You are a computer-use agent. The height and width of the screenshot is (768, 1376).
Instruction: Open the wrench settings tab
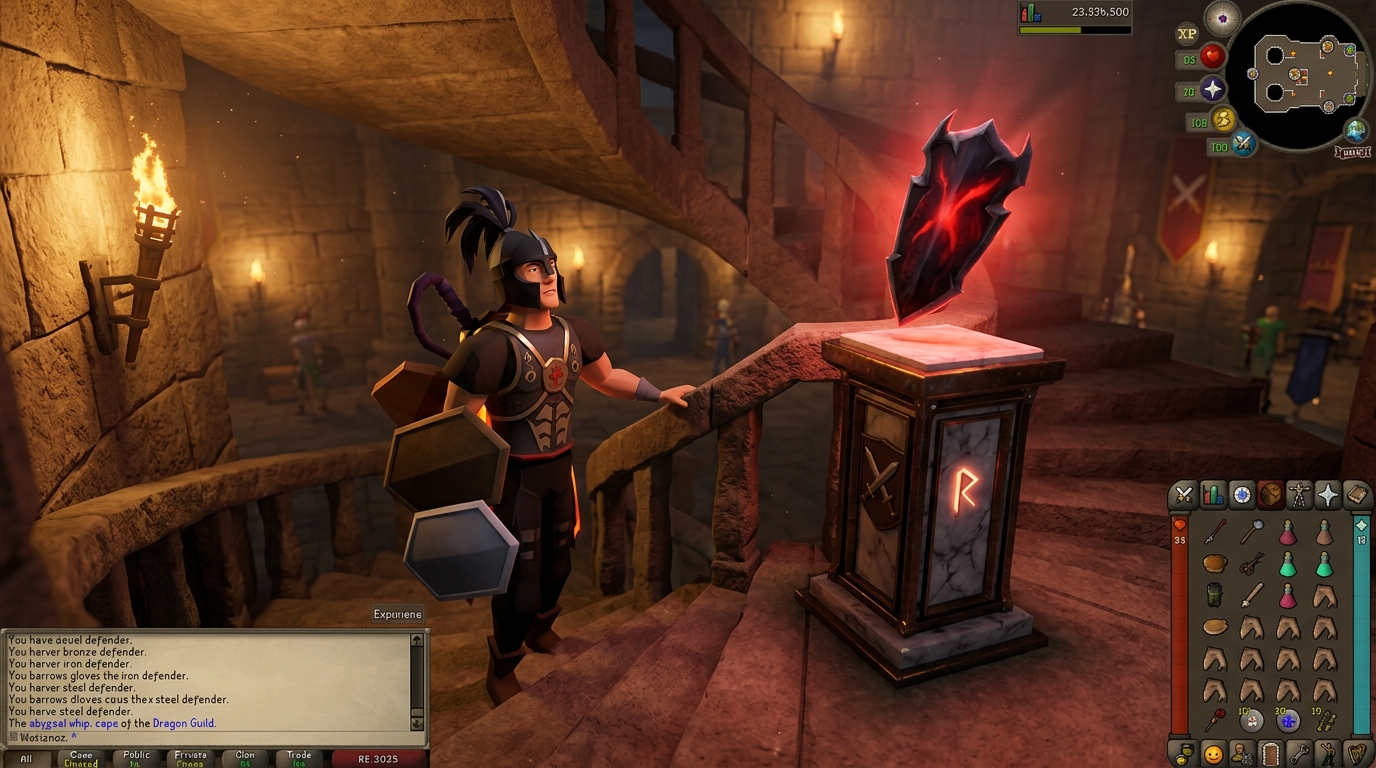[x=1299, y=753]
